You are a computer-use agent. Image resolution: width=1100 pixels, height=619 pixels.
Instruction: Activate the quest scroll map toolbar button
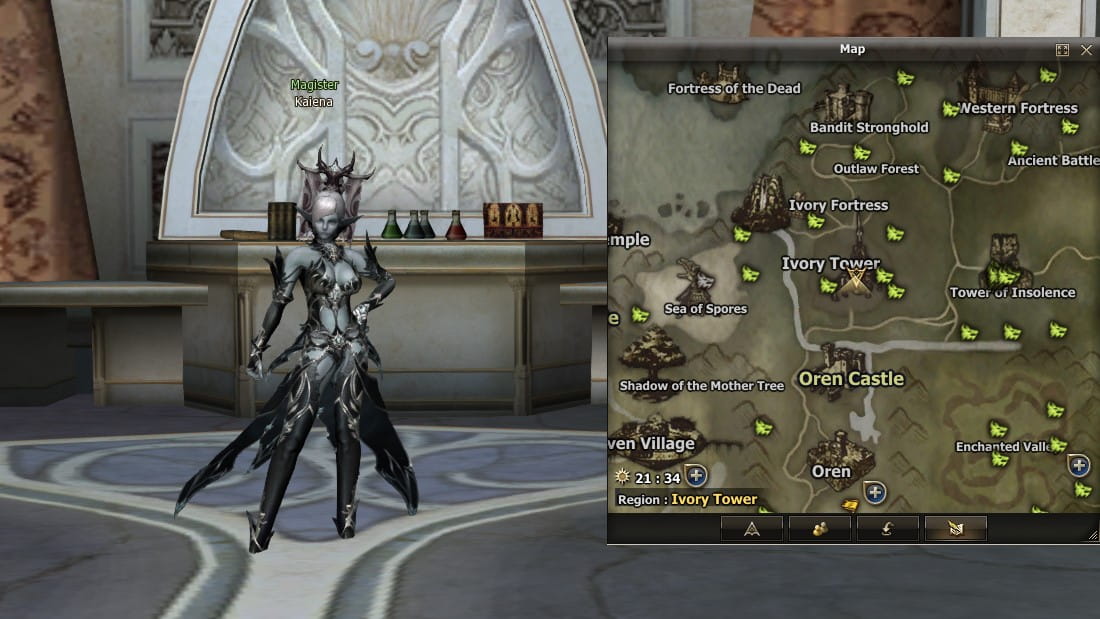pyautogui.click(x=955, y=529)
